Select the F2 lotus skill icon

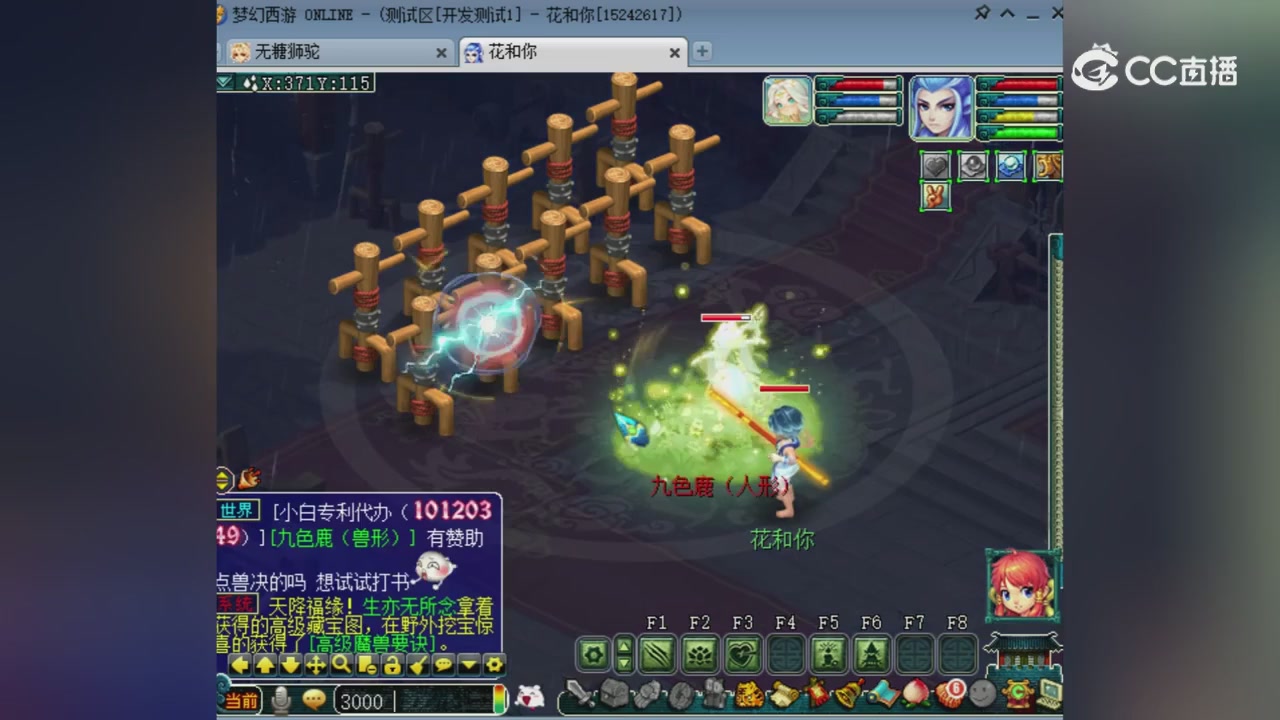coord(699,654)
